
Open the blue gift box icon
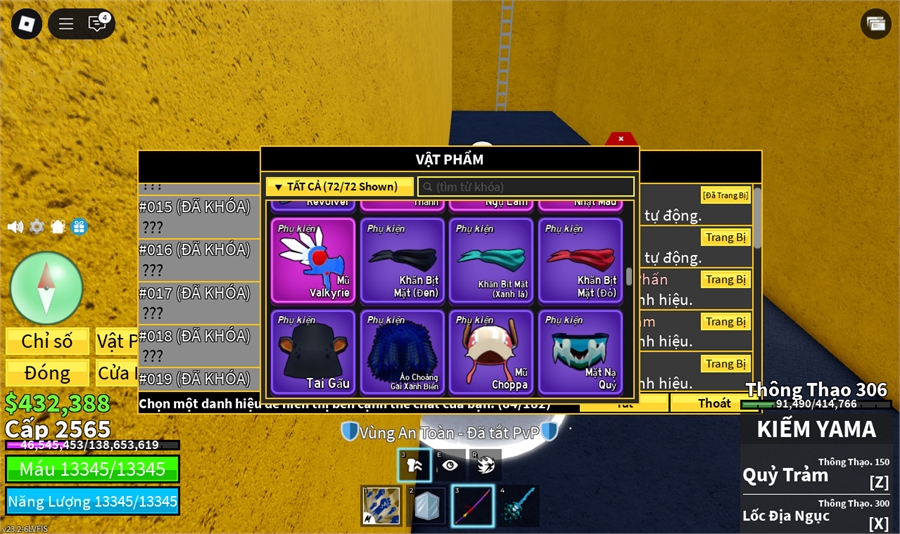pos(79,227)
